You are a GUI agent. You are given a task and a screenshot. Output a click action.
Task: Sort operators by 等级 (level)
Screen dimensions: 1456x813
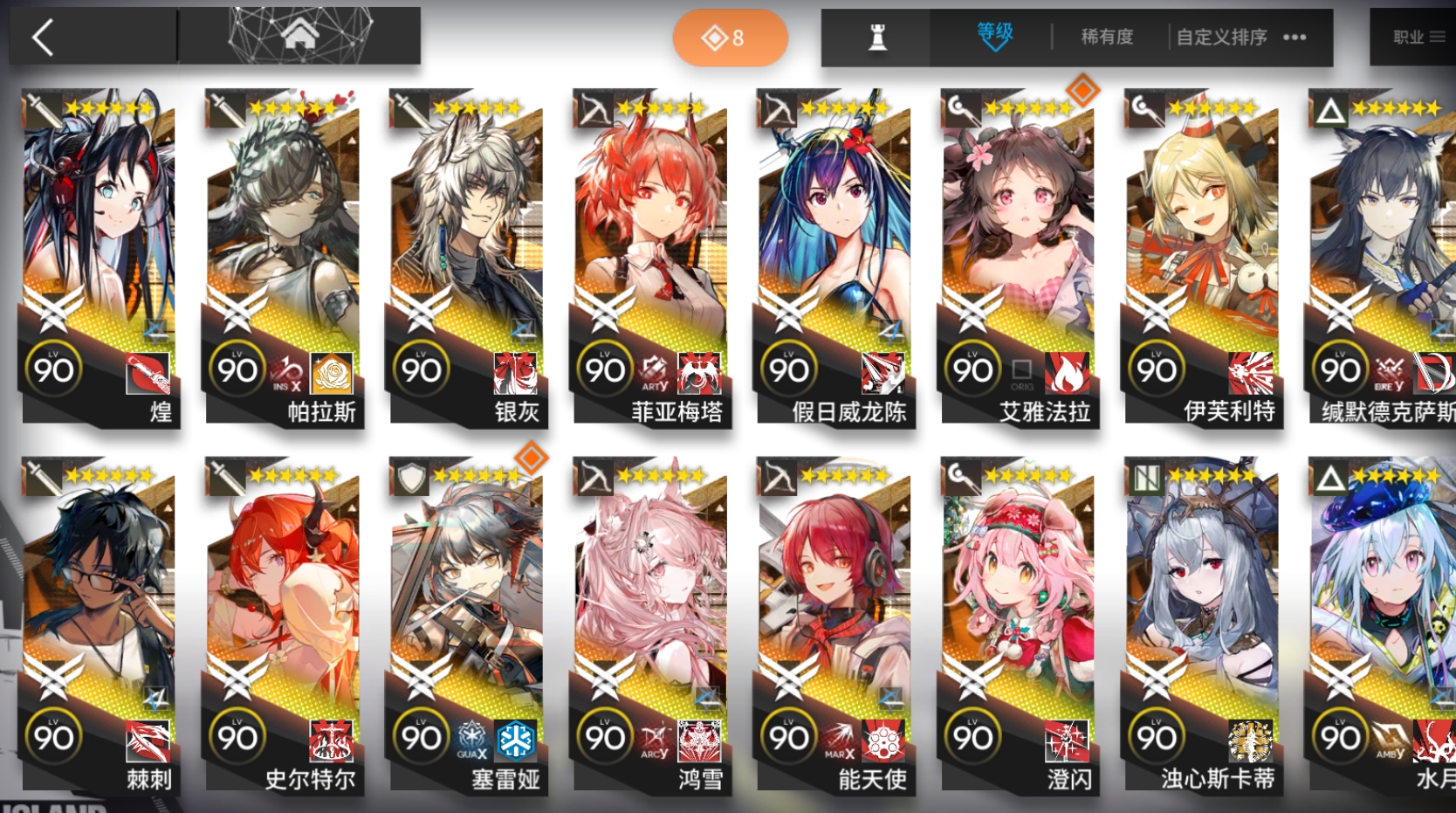pyautogui.click(x=994, y=36)
